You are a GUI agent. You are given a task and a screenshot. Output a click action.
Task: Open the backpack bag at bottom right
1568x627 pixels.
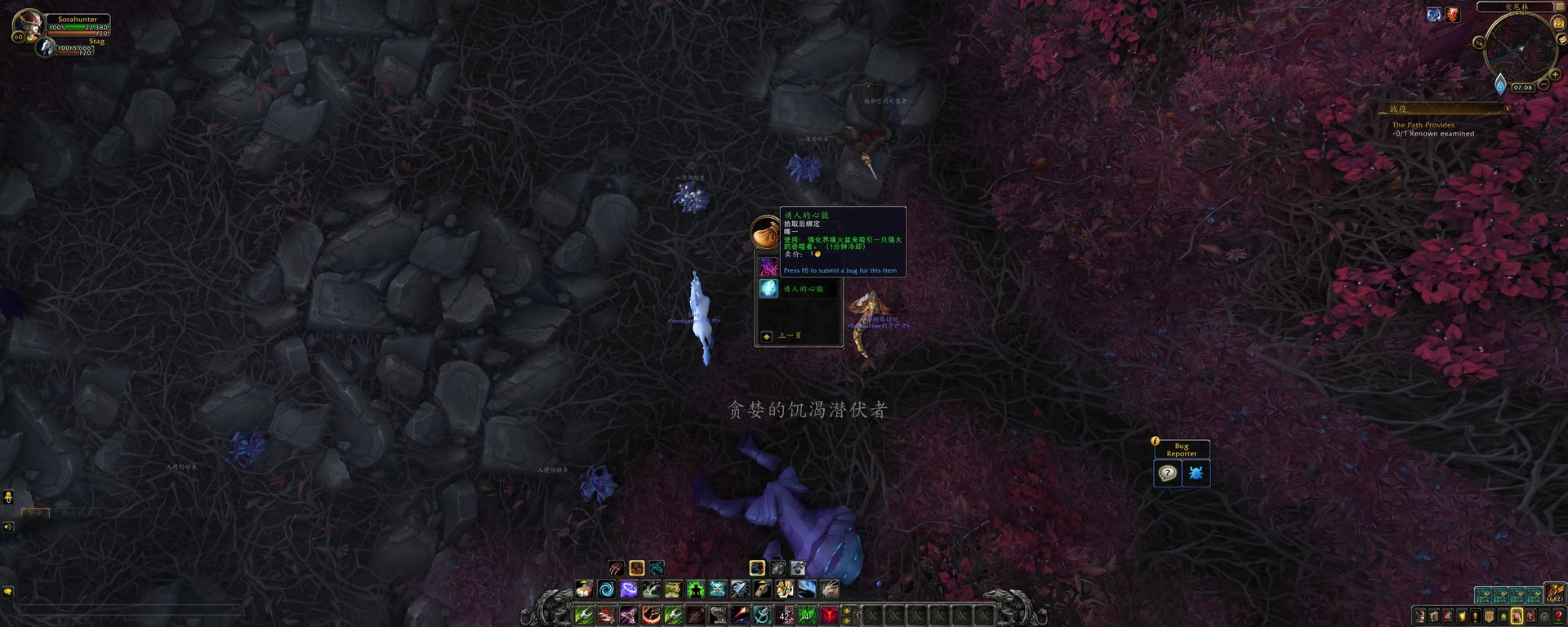click(x=1556, y=594)
